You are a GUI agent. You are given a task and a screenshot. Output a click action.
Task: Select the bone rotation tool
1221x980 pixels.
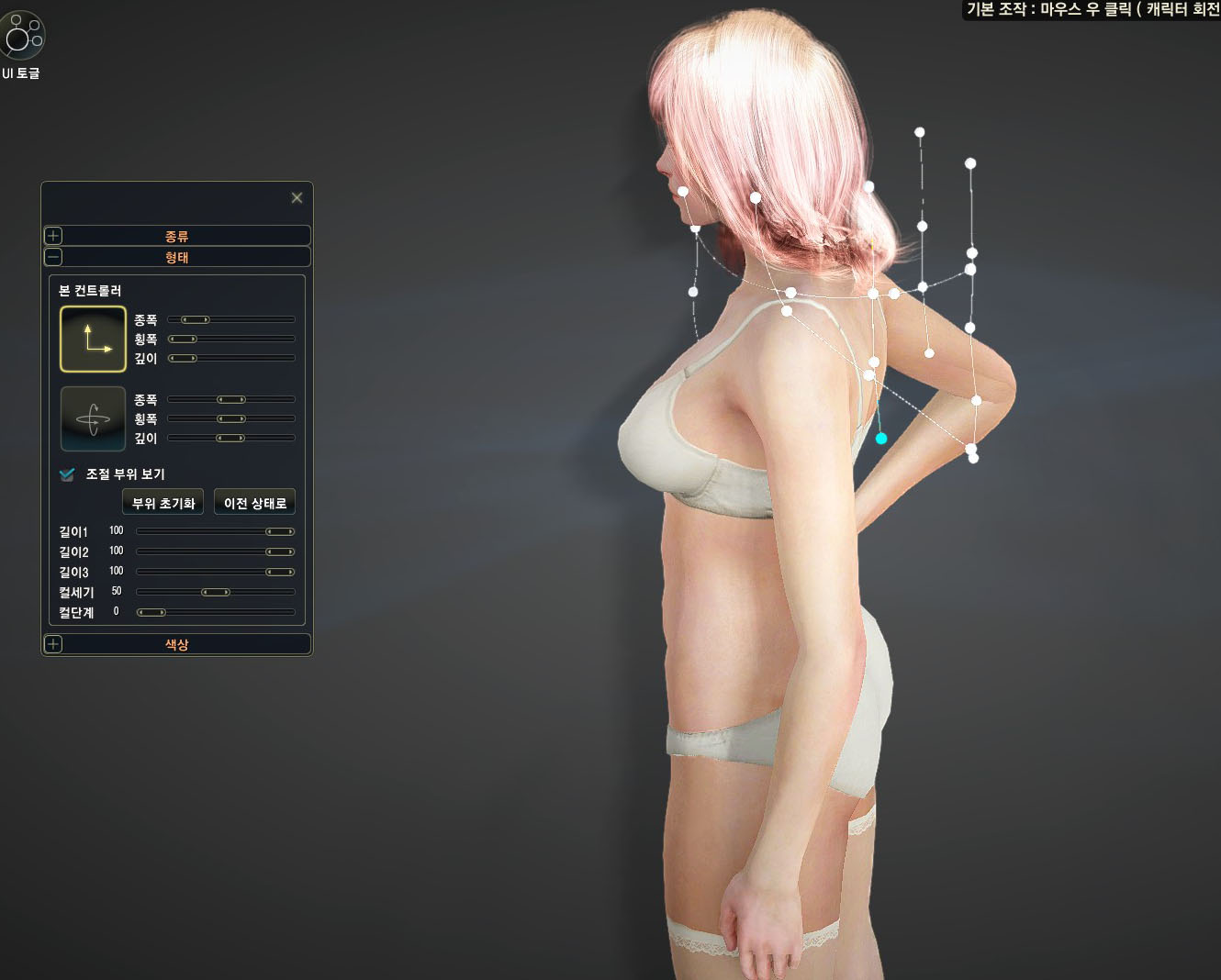point(93,418)
